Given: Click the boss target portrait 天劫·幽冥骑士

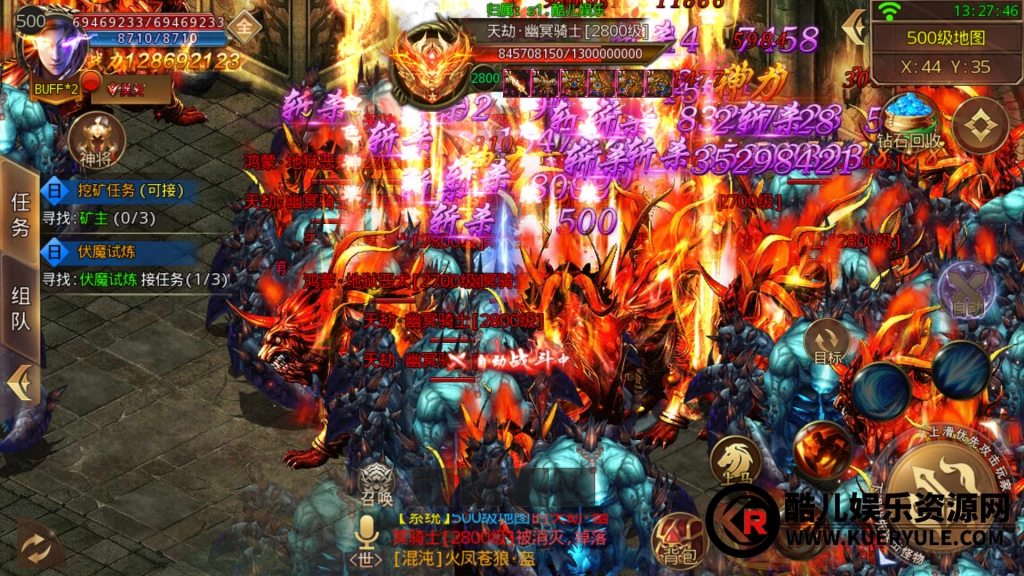Looking at the screenshot, I should (x=430, y=66).
